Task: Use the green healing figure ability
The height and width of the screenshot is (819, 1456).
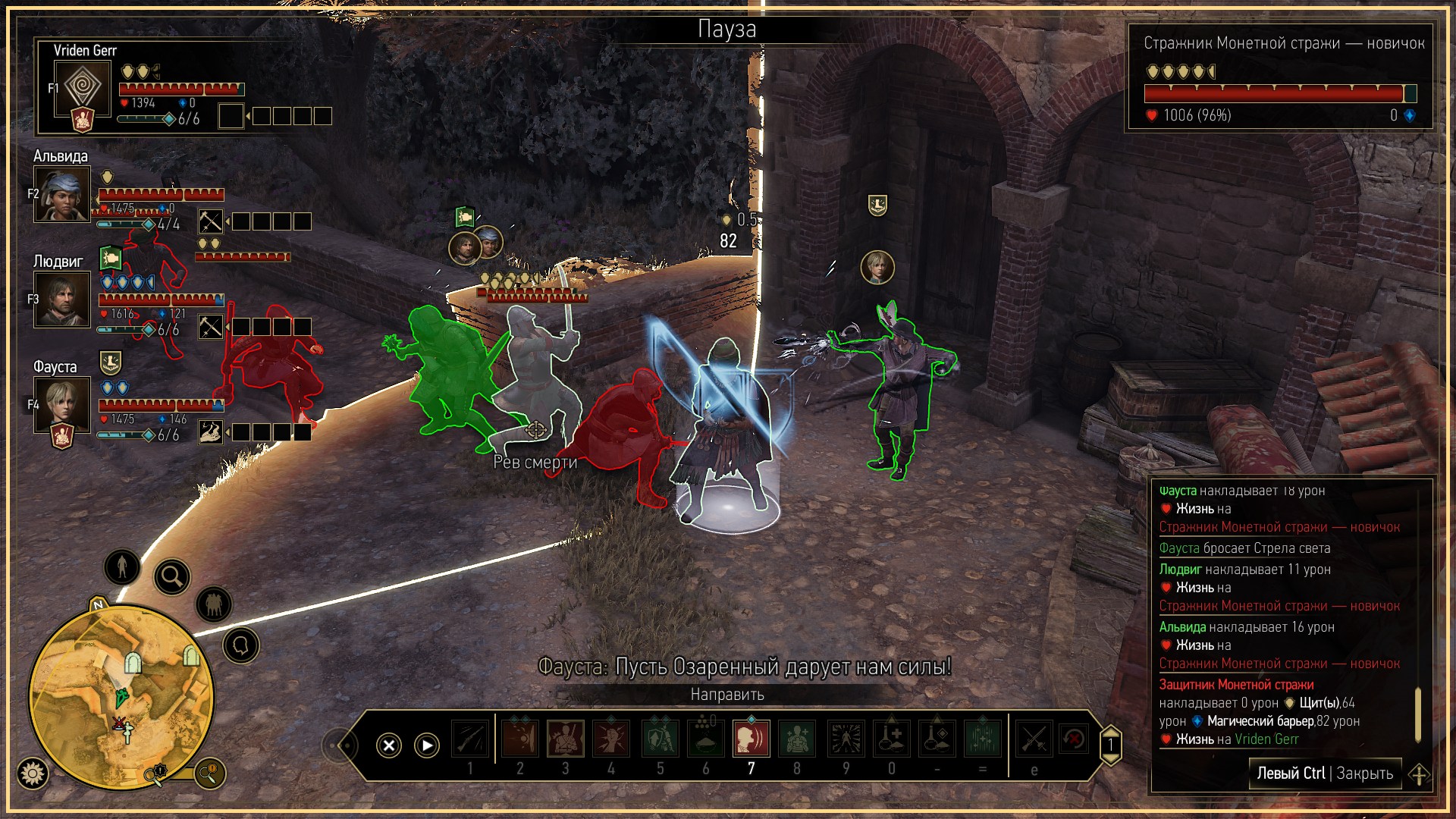Action: pos(797,739)
